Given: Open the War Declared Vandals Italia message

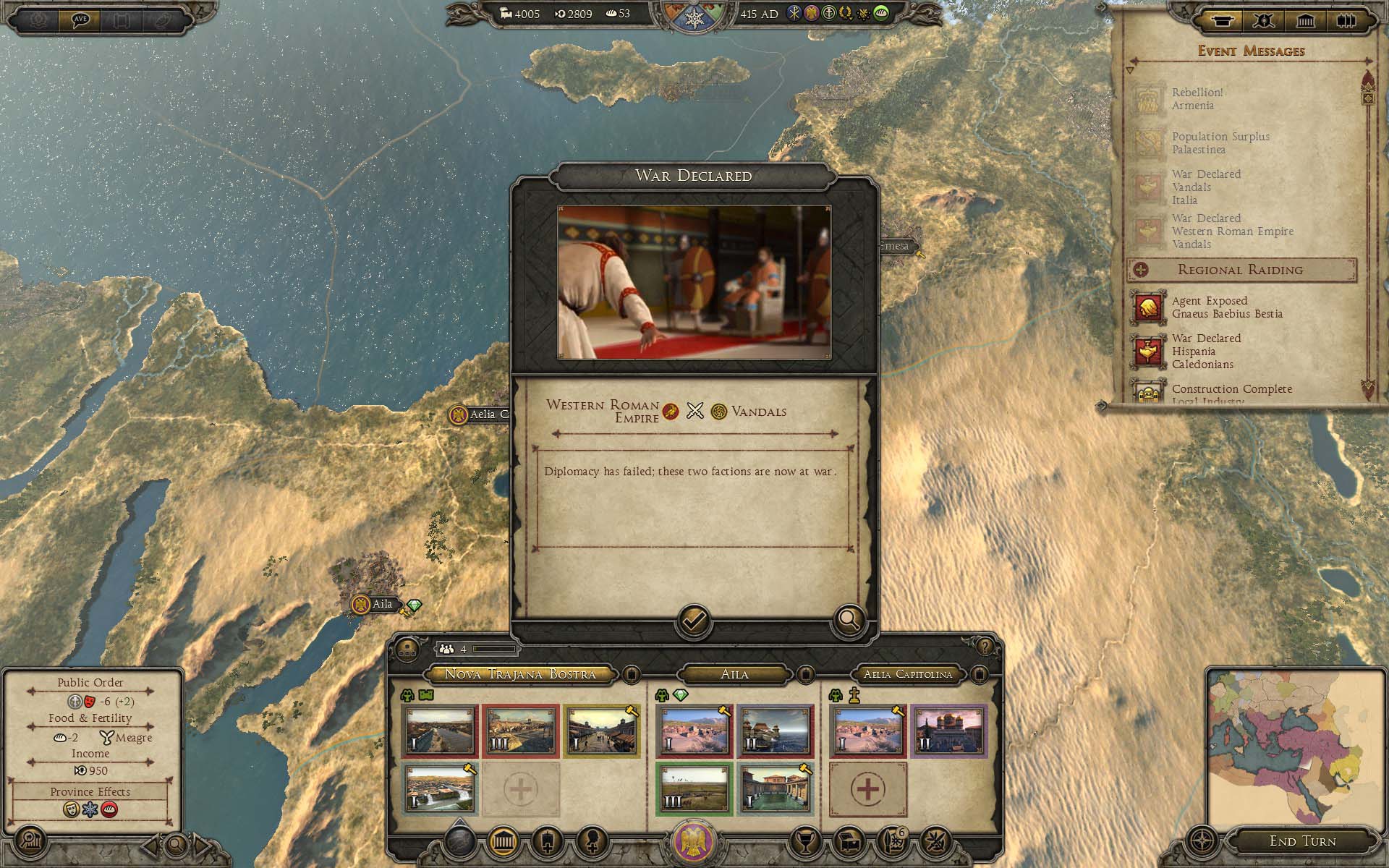Looking at the screenshot, I should 1205,187.
